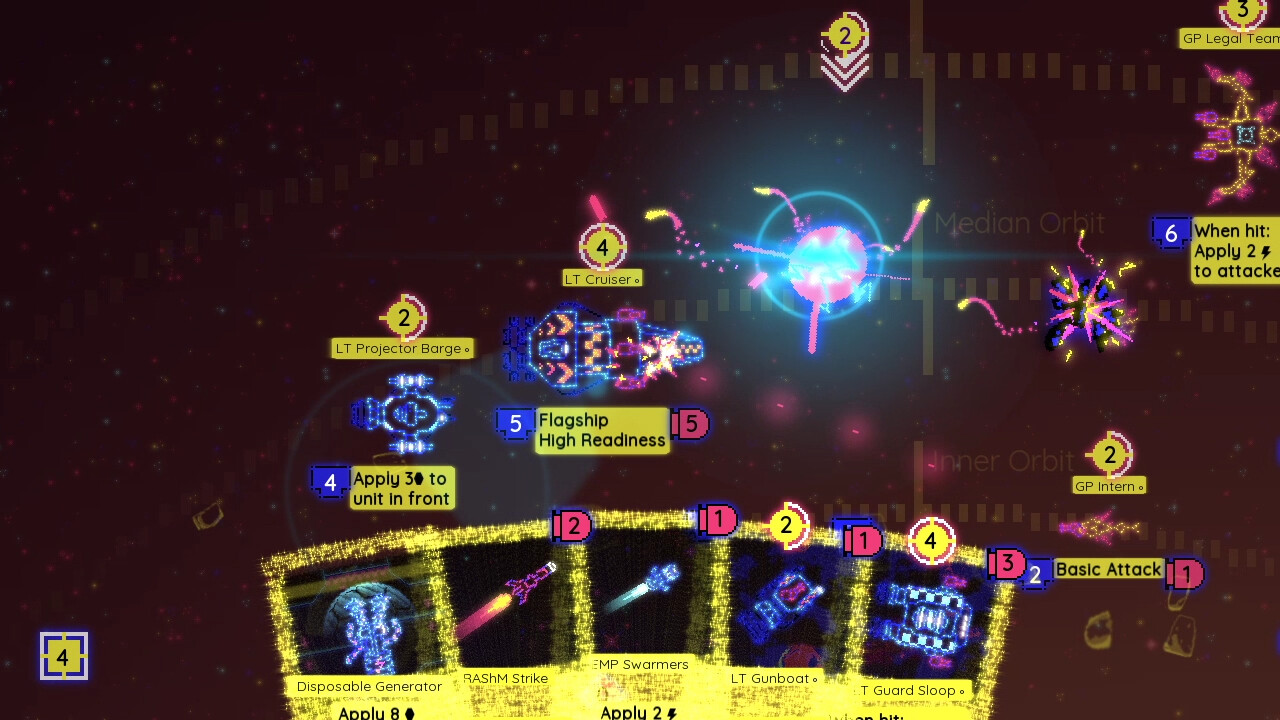Viewport: 1280px width, 720px height.
Task: Click the Flagship ship sprite
Action: pos(600,350)
